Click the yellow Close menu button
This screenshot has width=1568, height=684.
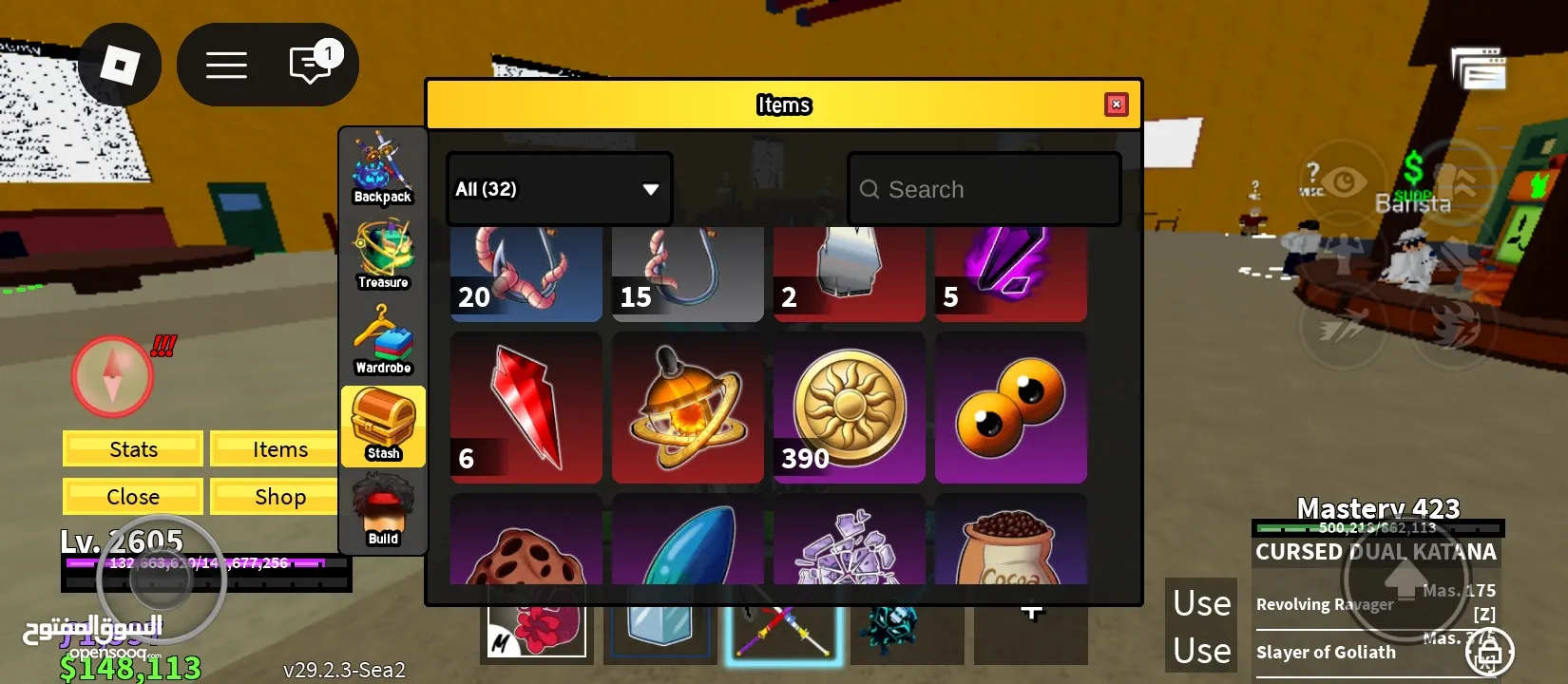[x=133, y=497]
